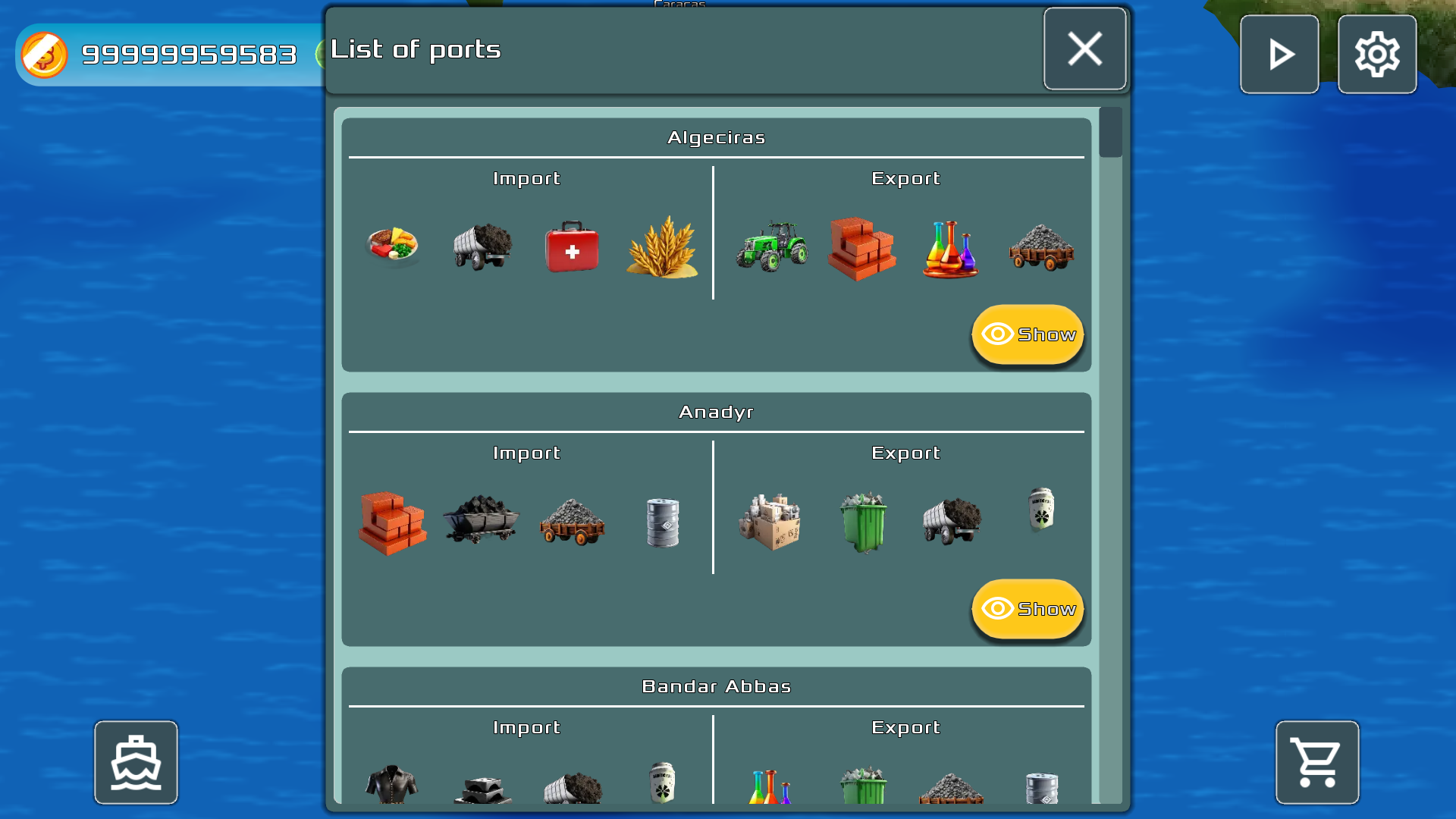Open the settings gear menu
Viewport: 1456px width, 819px height.
1377,54
